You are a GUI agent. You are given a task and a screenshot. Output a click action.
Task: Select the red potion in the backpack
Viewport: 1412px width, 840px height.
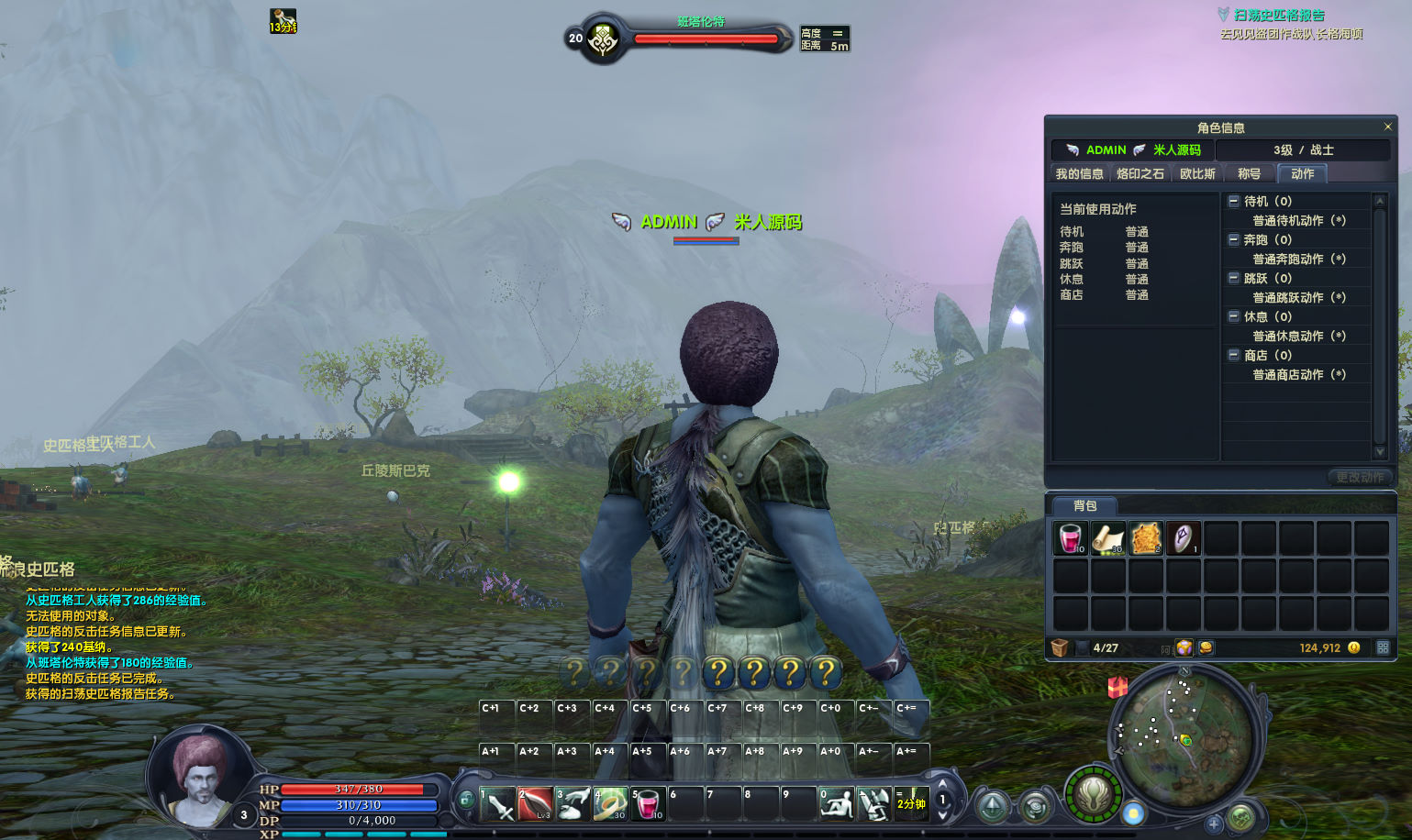tap(1070, 538)
